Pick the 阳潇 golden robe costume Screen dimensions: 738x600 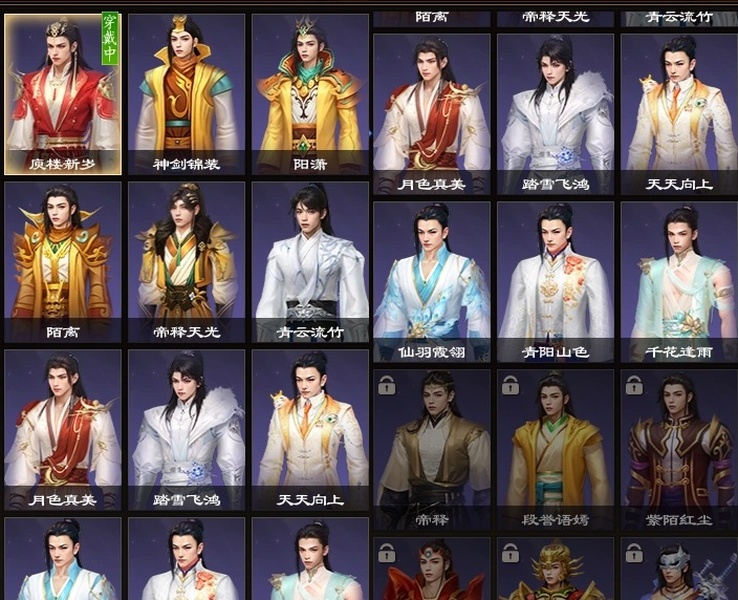tap(310, 94)
